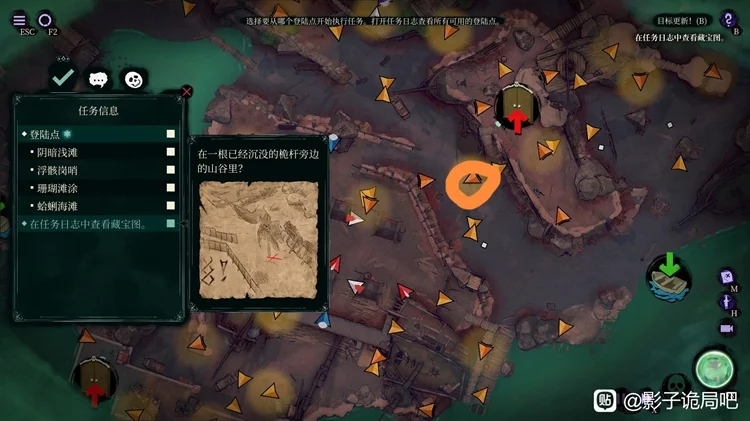Toggle the camera icon on right edge
The height and width of the screenshot is (421, 750).
click(727, 327)
